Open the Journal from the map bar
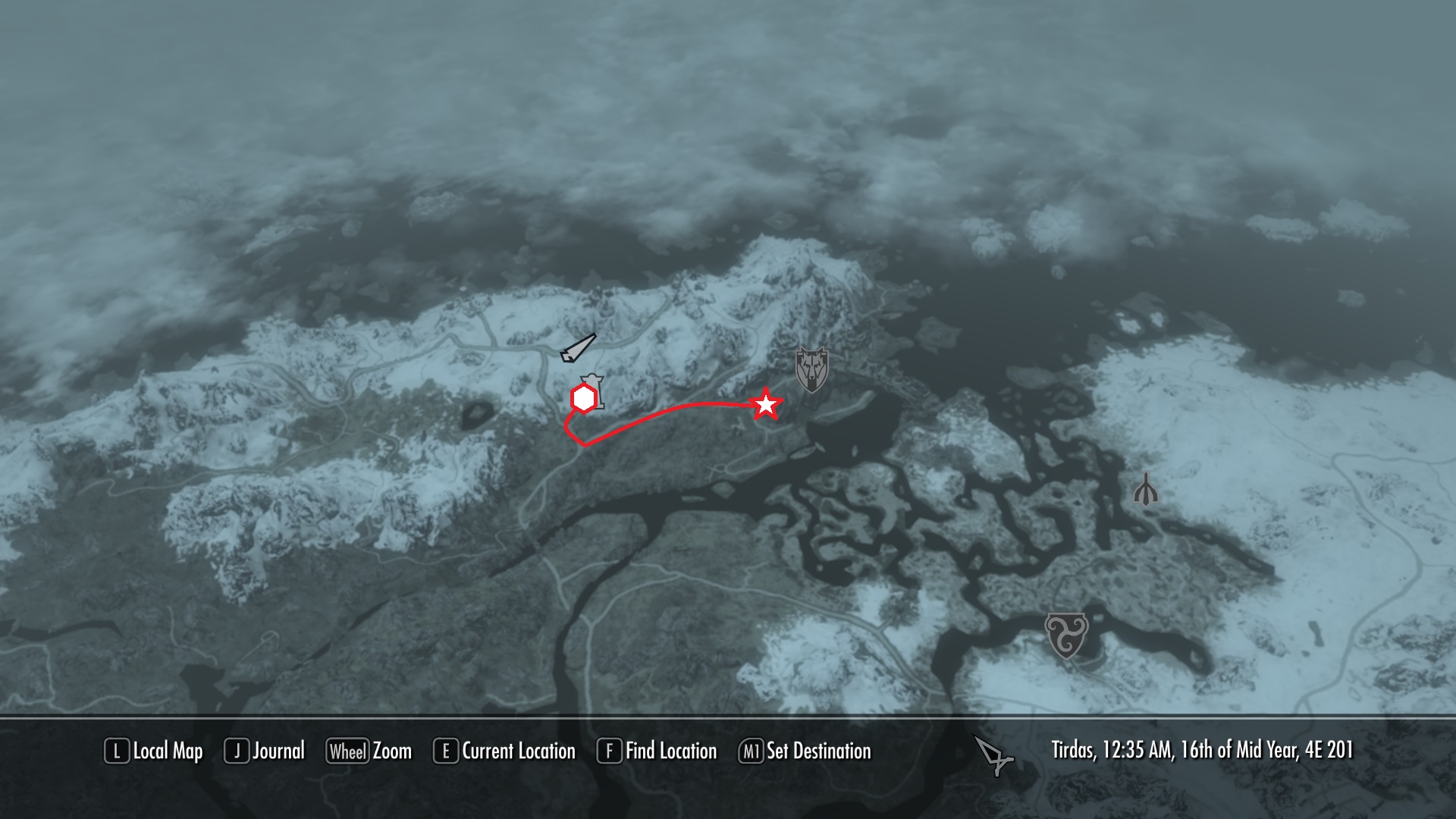 (265, 752)
